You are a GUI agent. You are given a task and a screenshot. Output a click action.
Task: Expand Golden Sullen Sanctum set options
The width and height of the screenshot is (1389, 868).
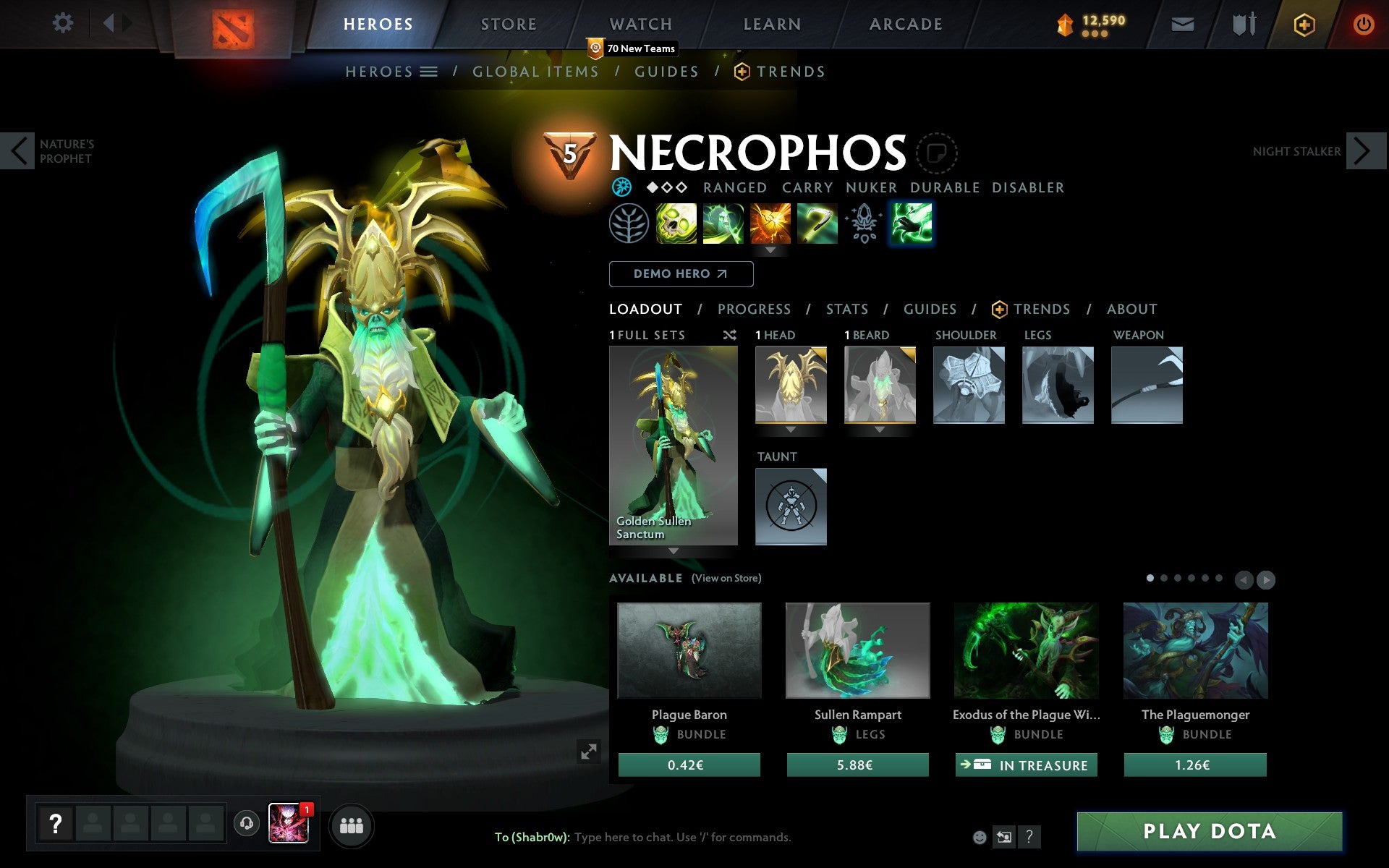point(674,550)
